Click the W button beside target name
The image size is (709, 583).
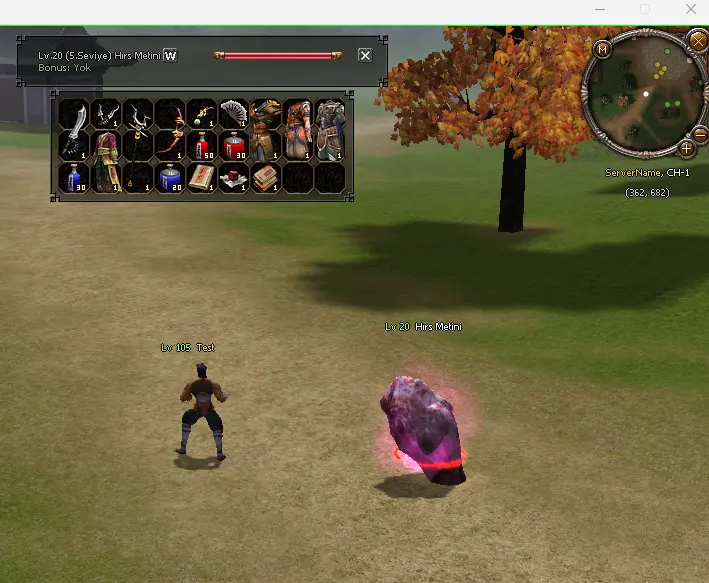tap(170, 55)
